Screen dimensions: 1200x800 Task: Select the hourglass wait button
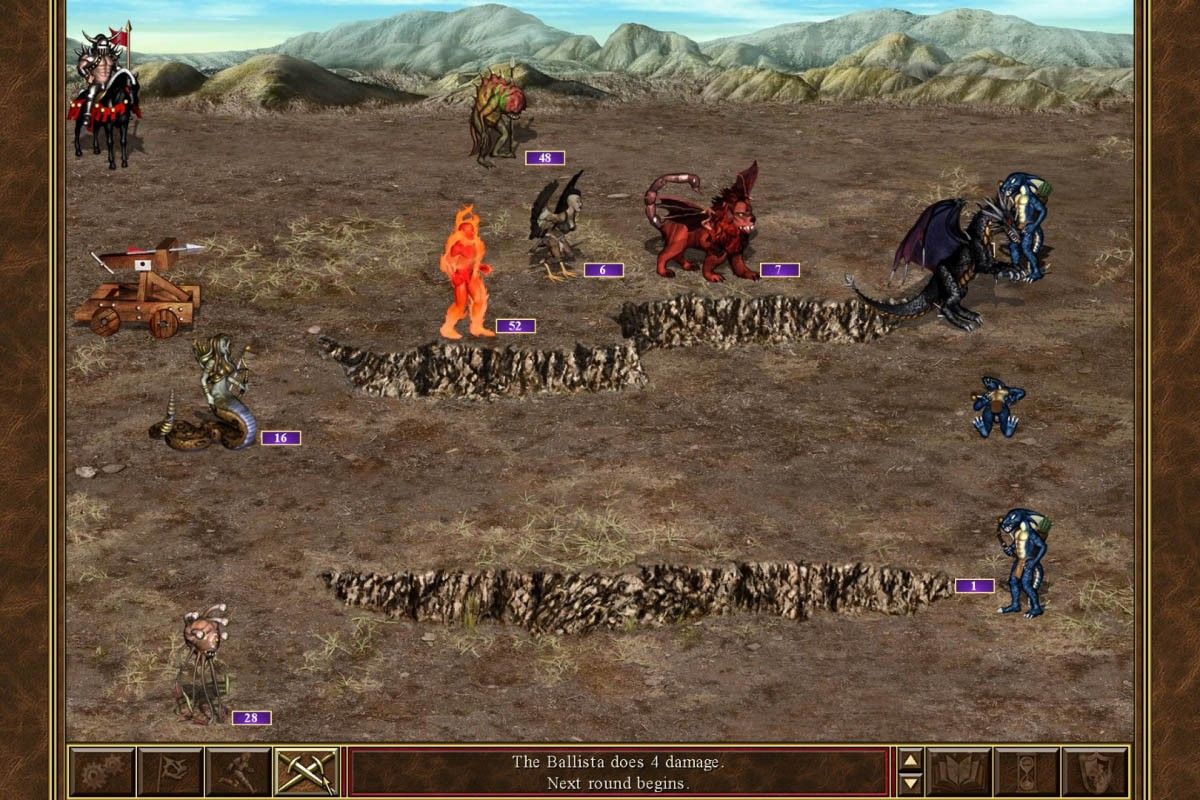coord(1027,772)
